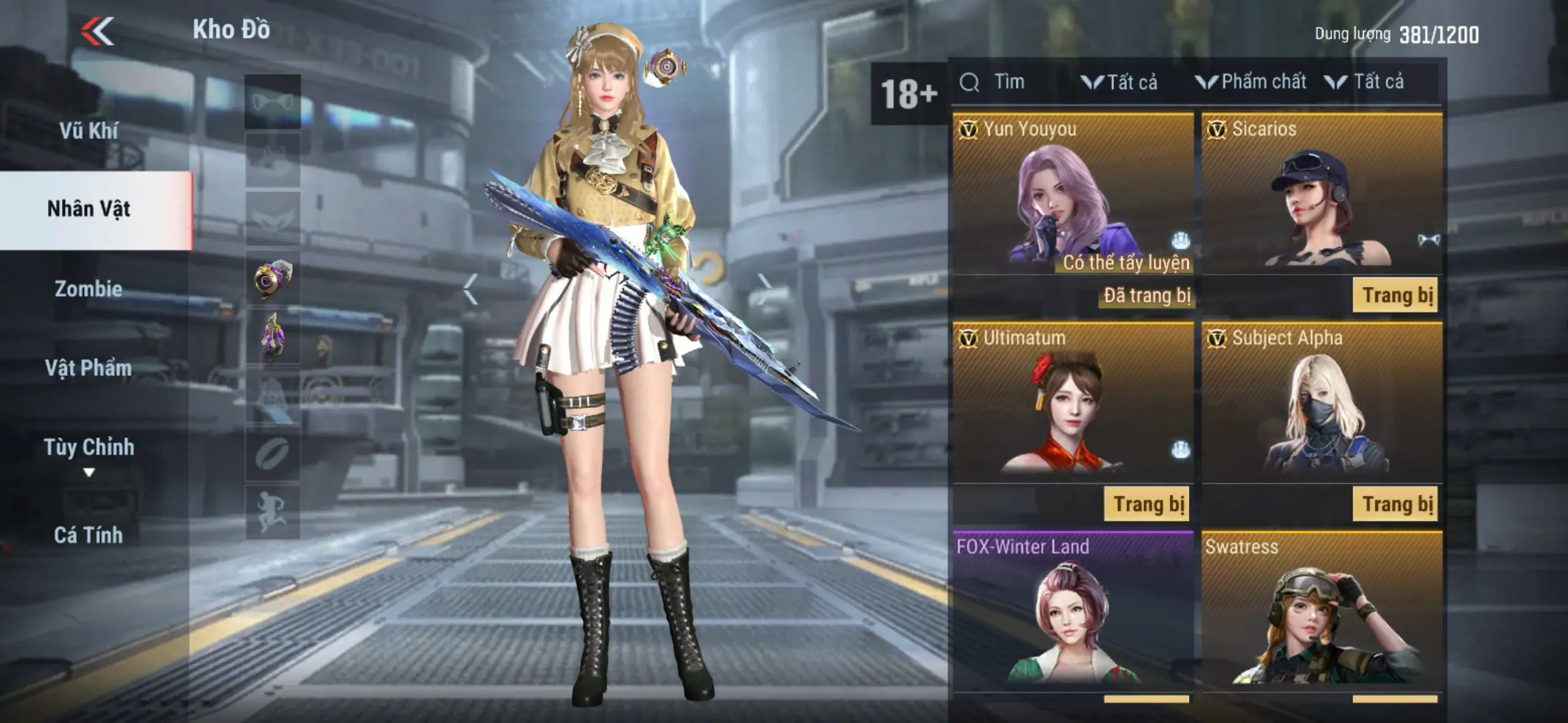Switch to the Vũ Khí tab

89,131
